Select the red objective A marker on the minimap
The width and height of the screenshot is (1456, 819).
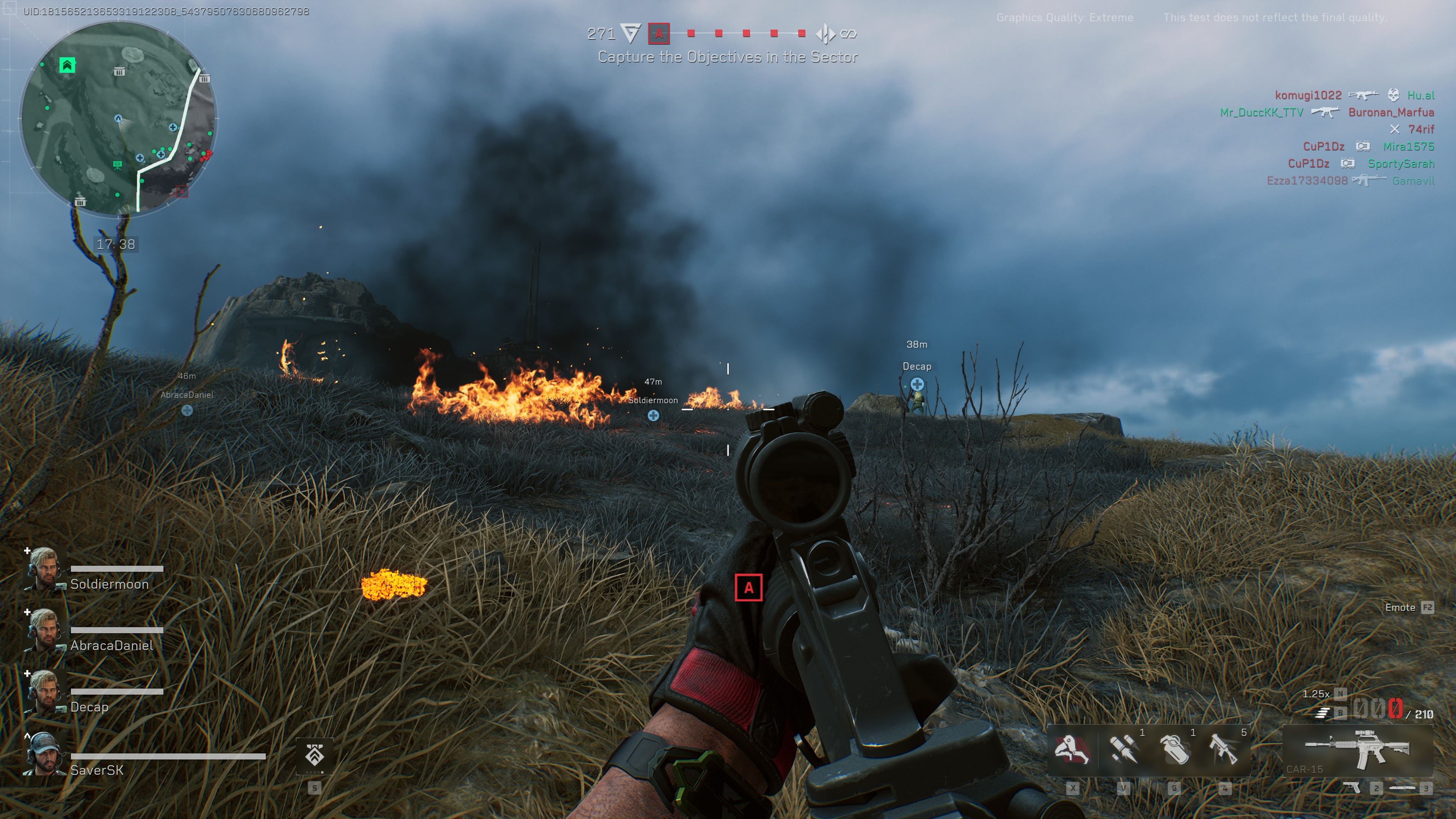182,191
